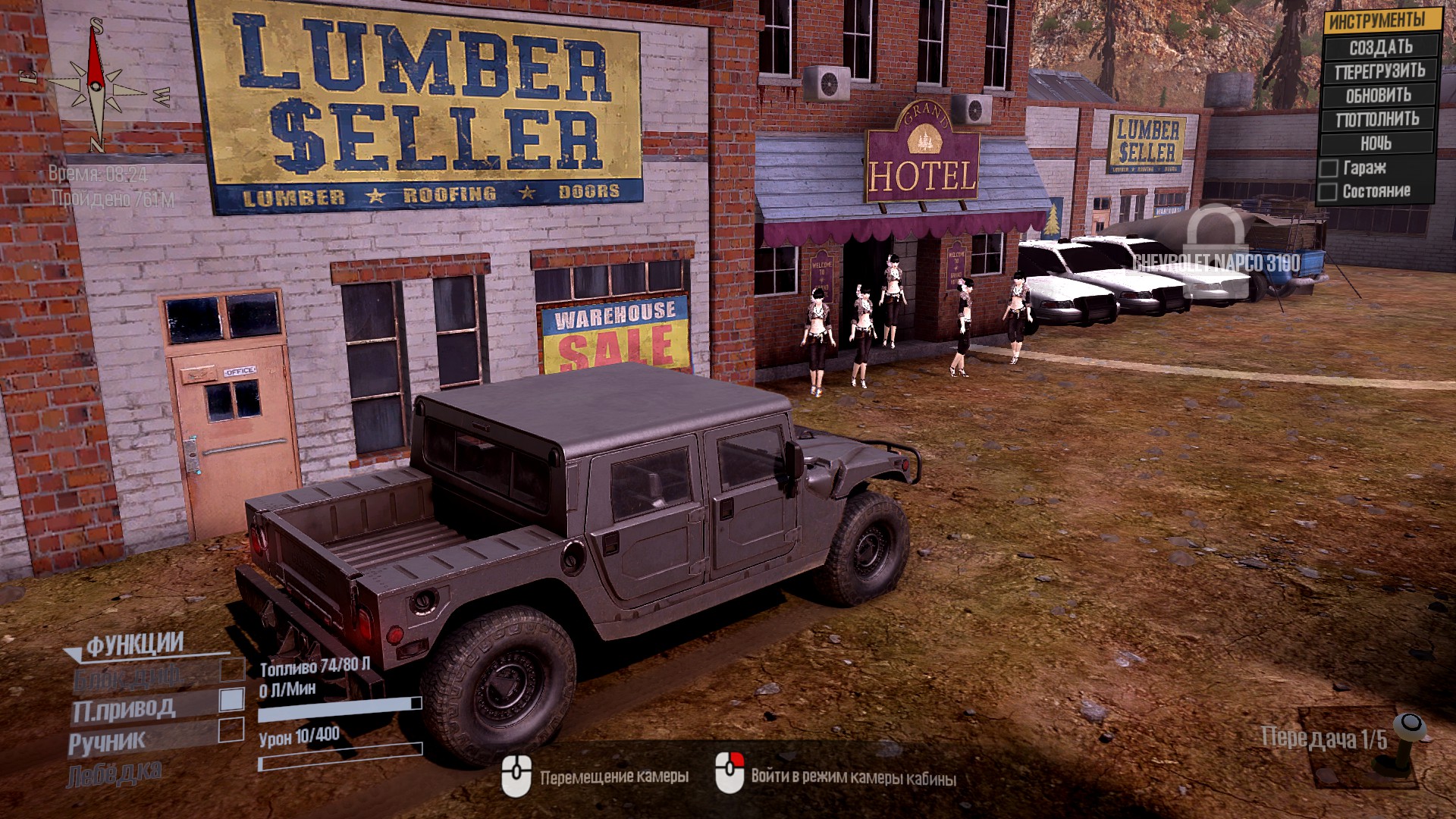Toggle the Блок.диф. differential lock checkbox
Screen dimensions: 1456x819
point(231,669)
